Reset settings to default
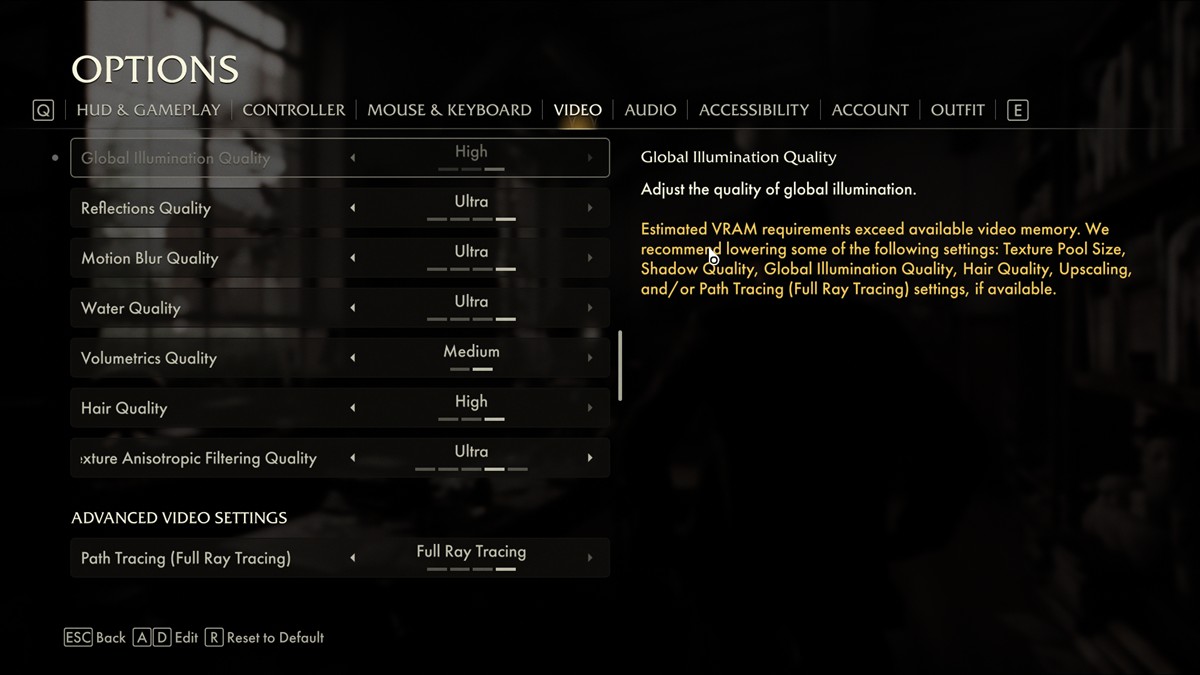1200x675 pixels. (265, 637)
